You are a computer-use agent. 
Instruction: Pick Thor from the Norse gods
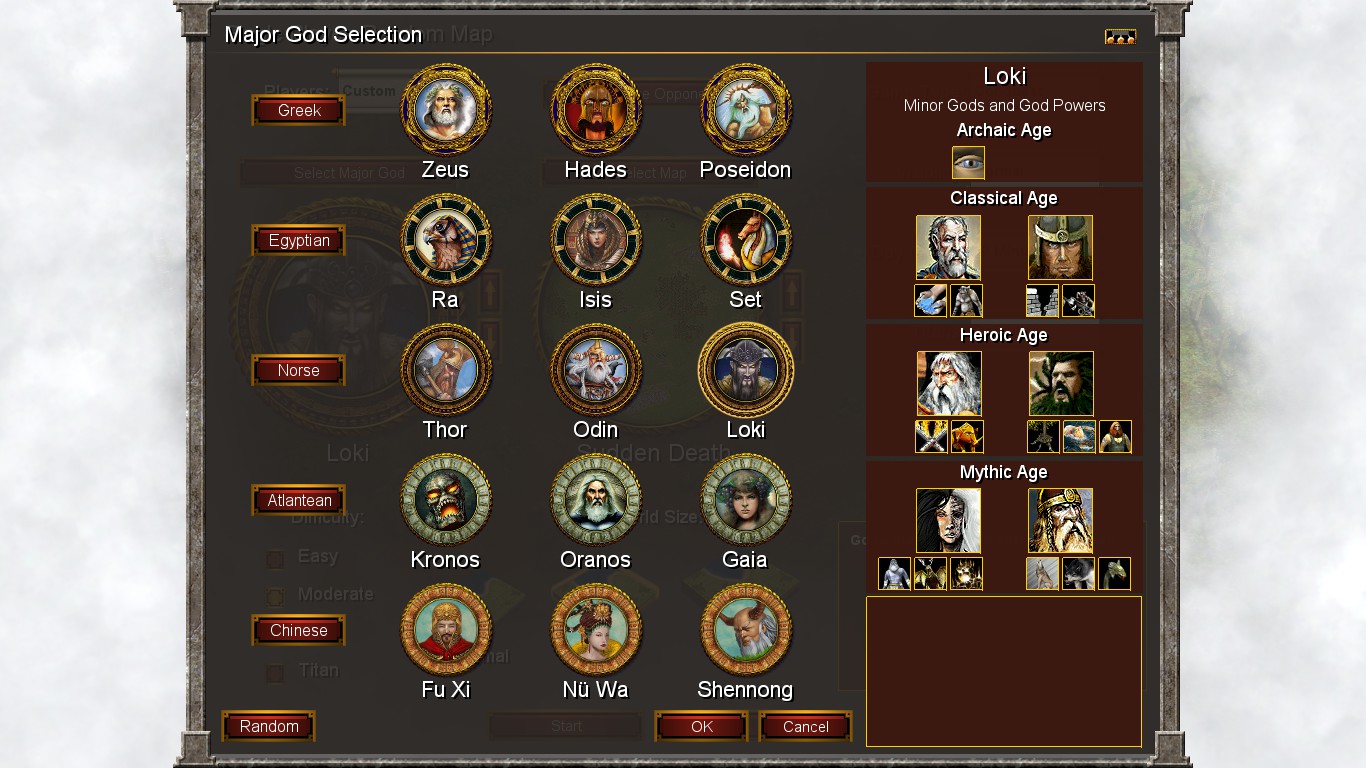[445, 370]
